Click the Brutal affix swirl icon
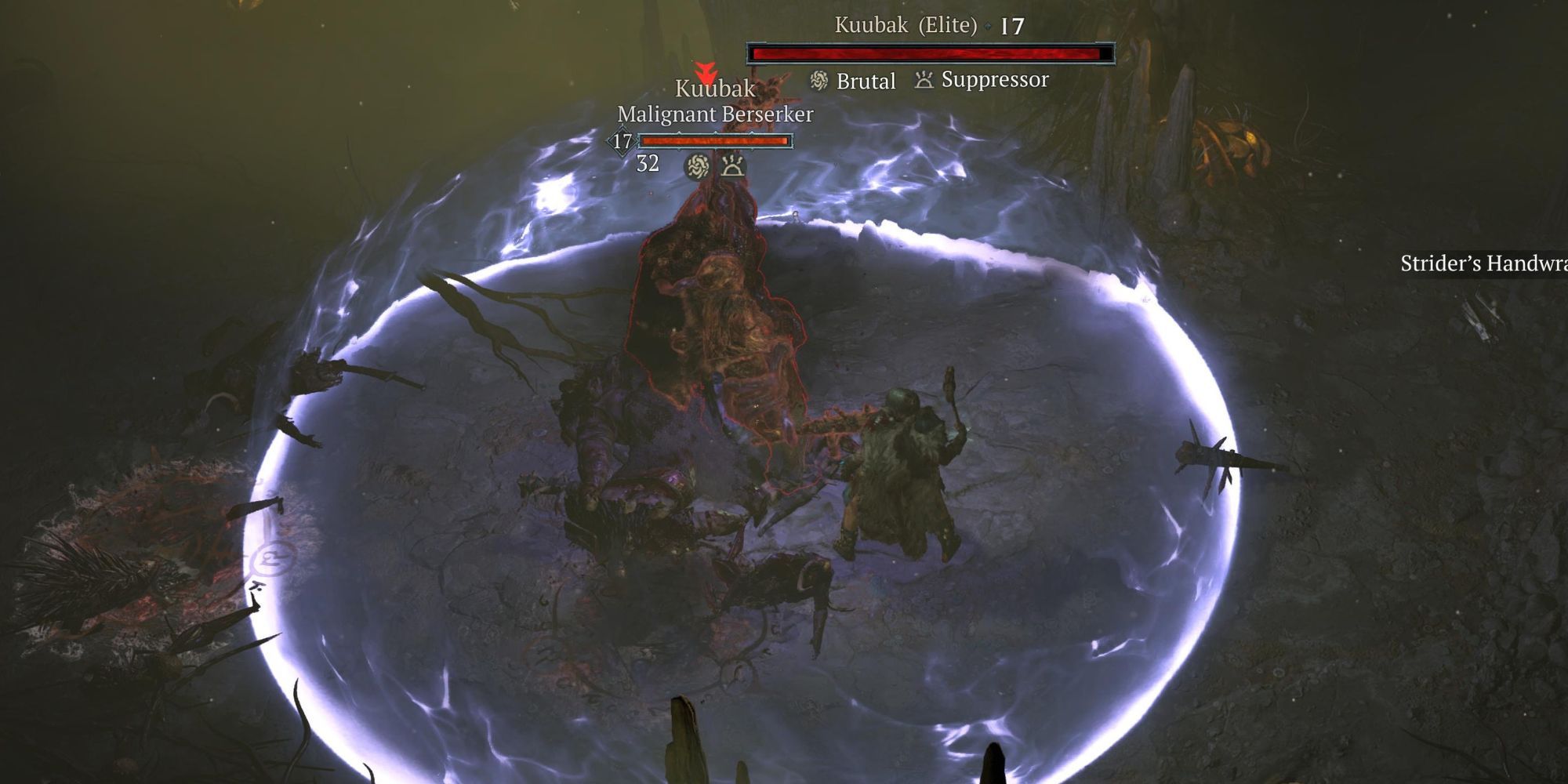Viewport: 1568px width, 784px height. pos(820,81)
